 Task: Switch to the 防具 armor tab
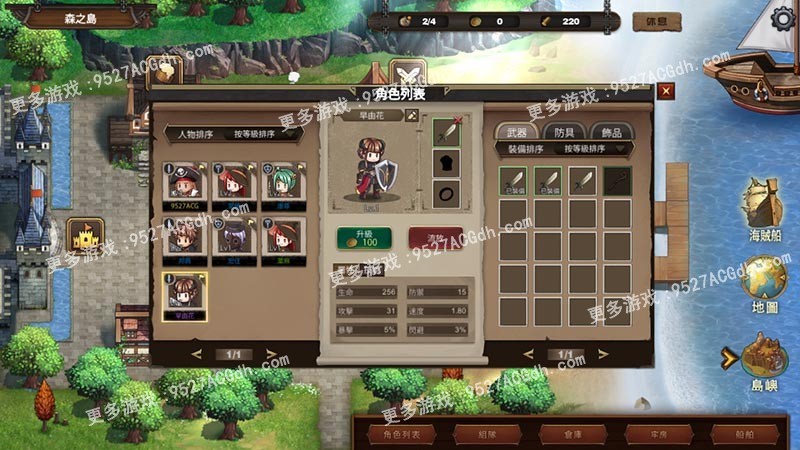[563, 132]
